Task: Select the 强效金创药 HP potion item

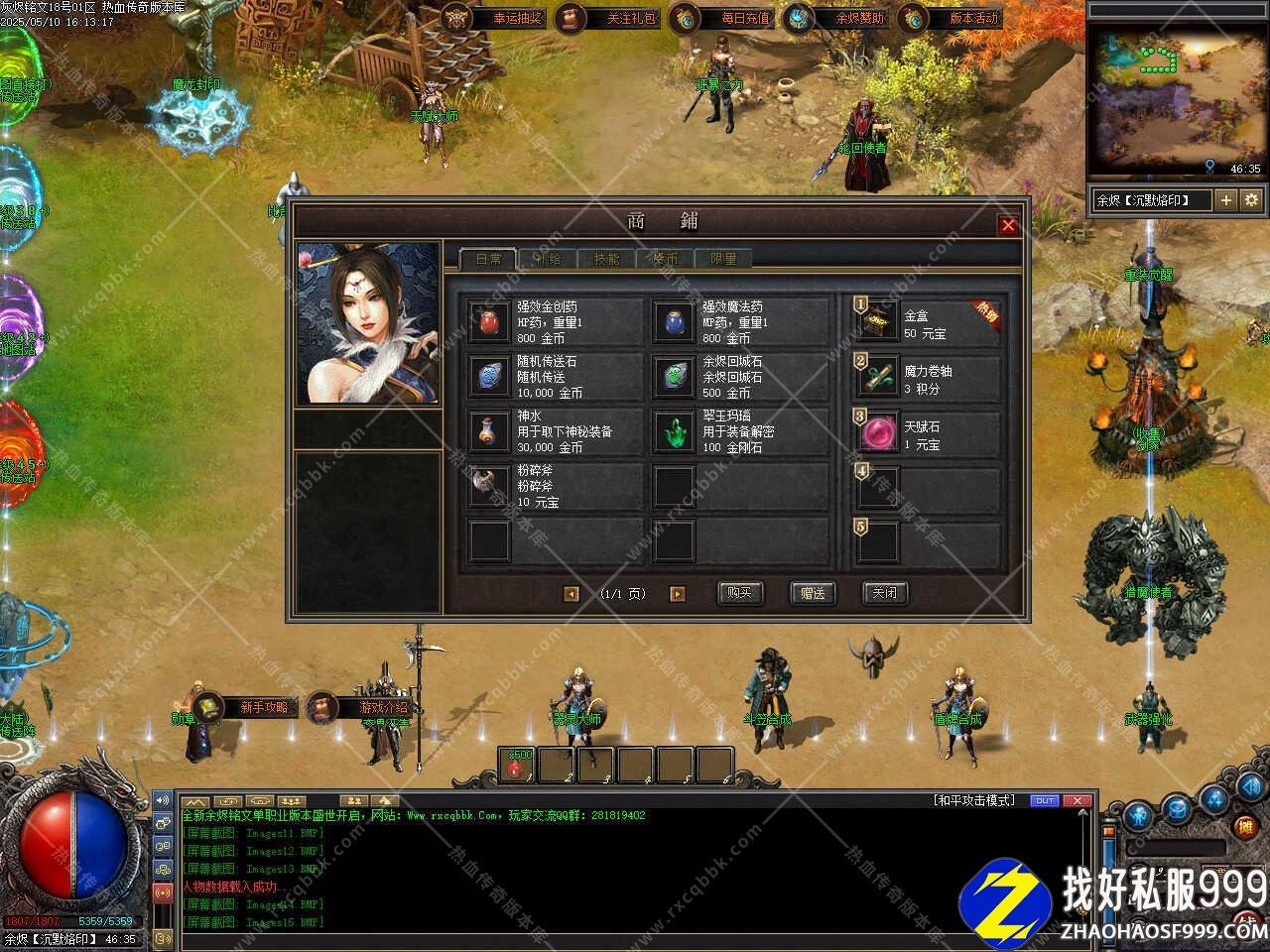Action: [490, 322]
